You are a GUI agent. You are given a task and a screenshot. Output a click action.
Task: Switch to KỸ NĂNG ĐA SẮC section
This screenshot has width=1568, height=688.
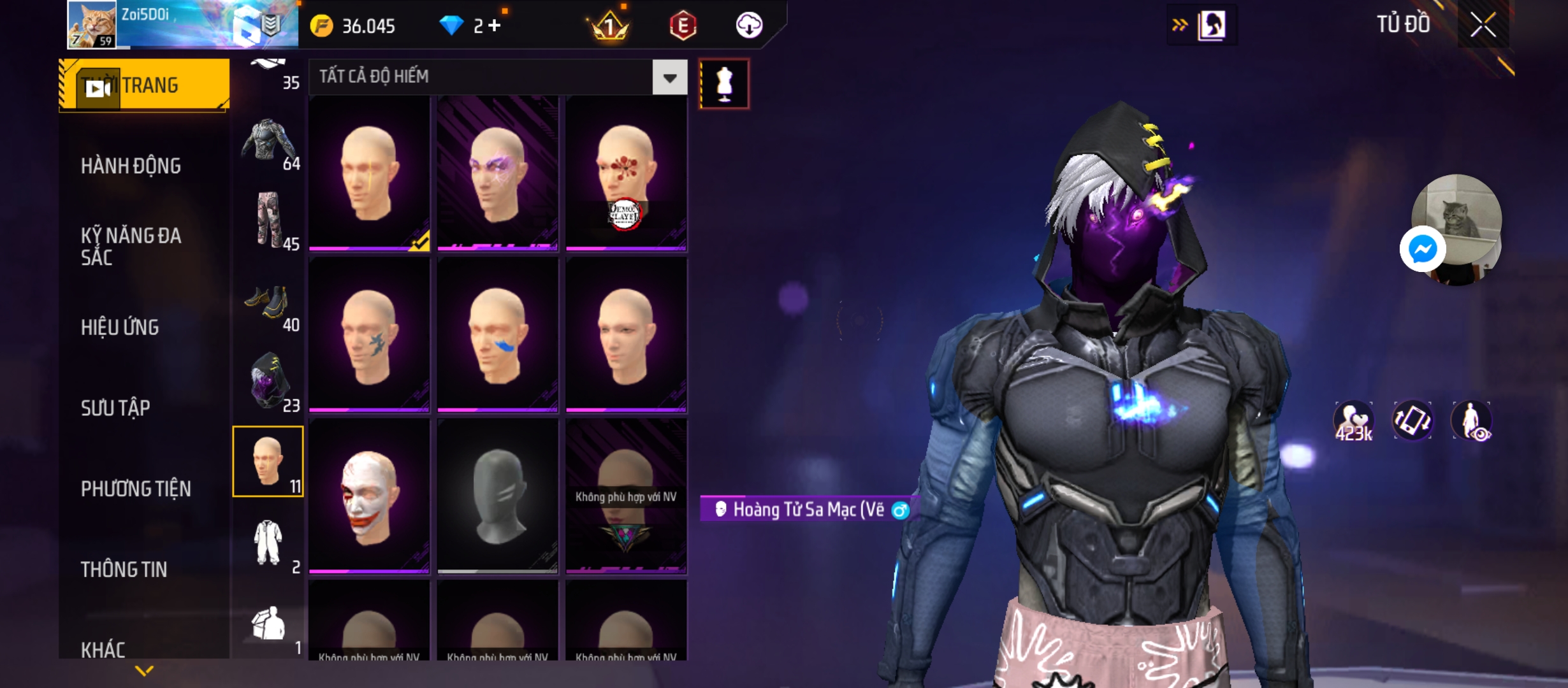pyautogui.click(x=131, y=246)
